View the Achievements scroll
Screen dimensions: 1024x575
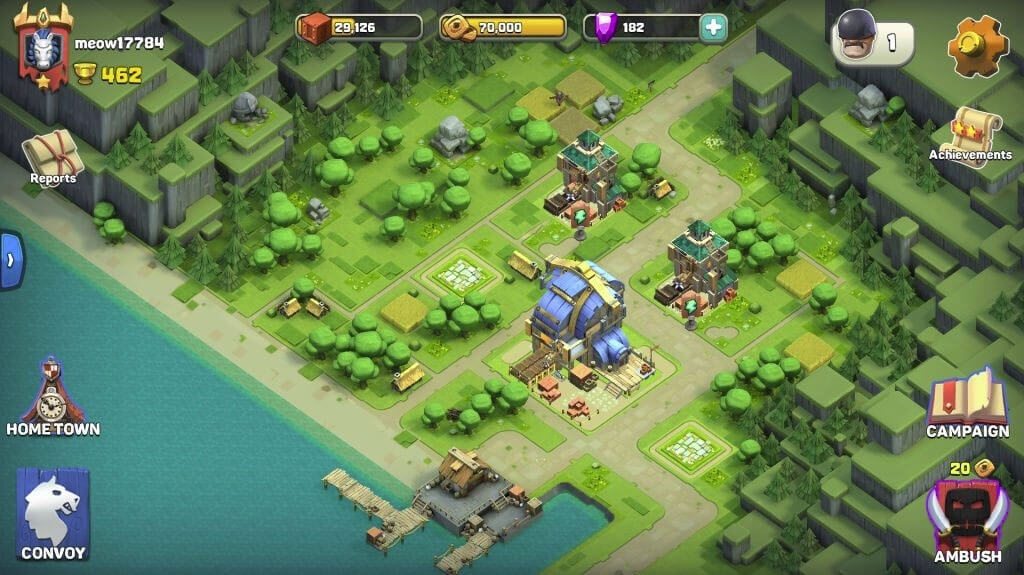point(969,137)
